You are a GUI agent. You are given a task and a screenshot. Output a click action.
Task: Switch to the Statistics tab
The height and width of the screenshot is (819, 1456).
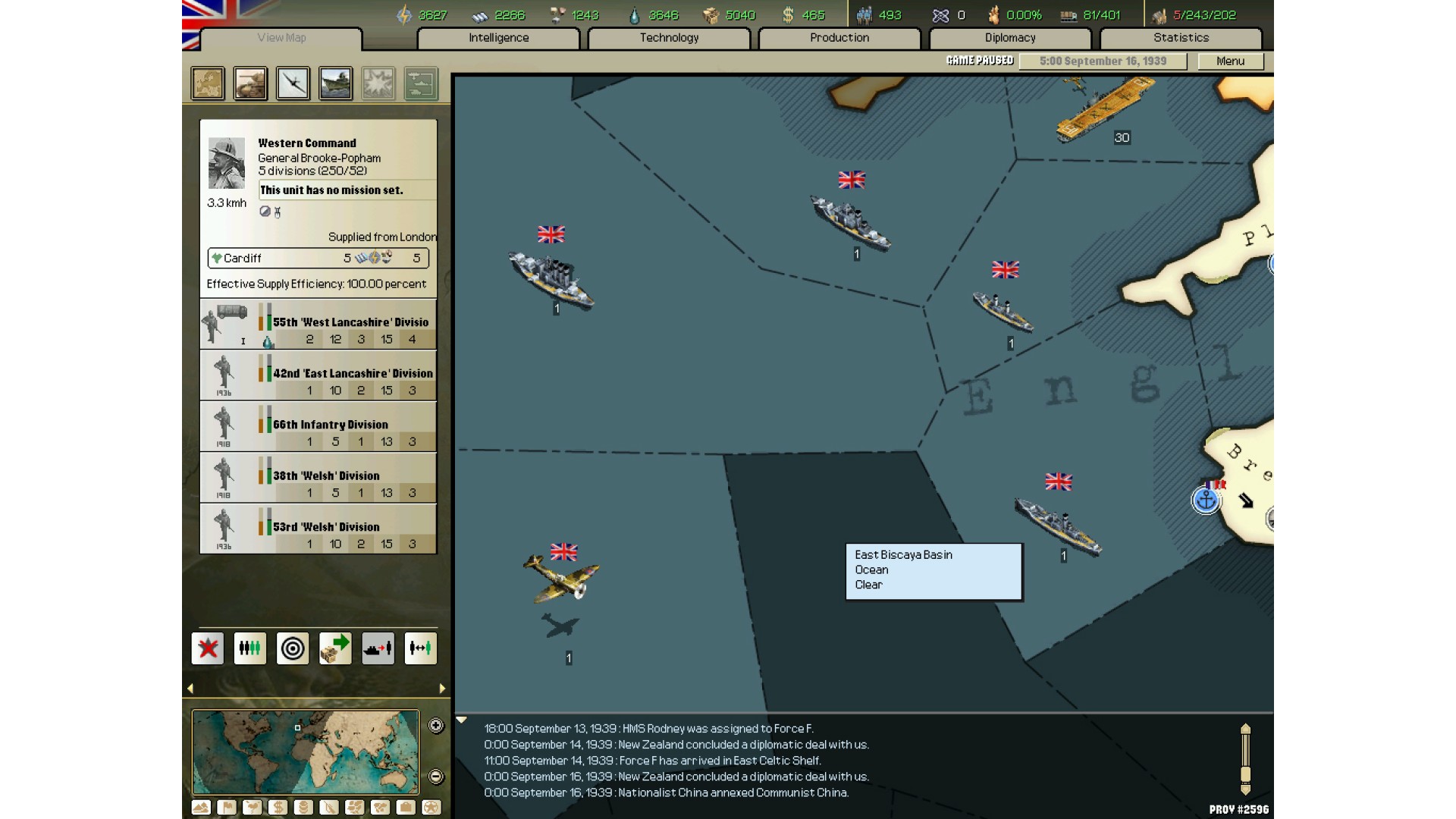[1181, 38]
